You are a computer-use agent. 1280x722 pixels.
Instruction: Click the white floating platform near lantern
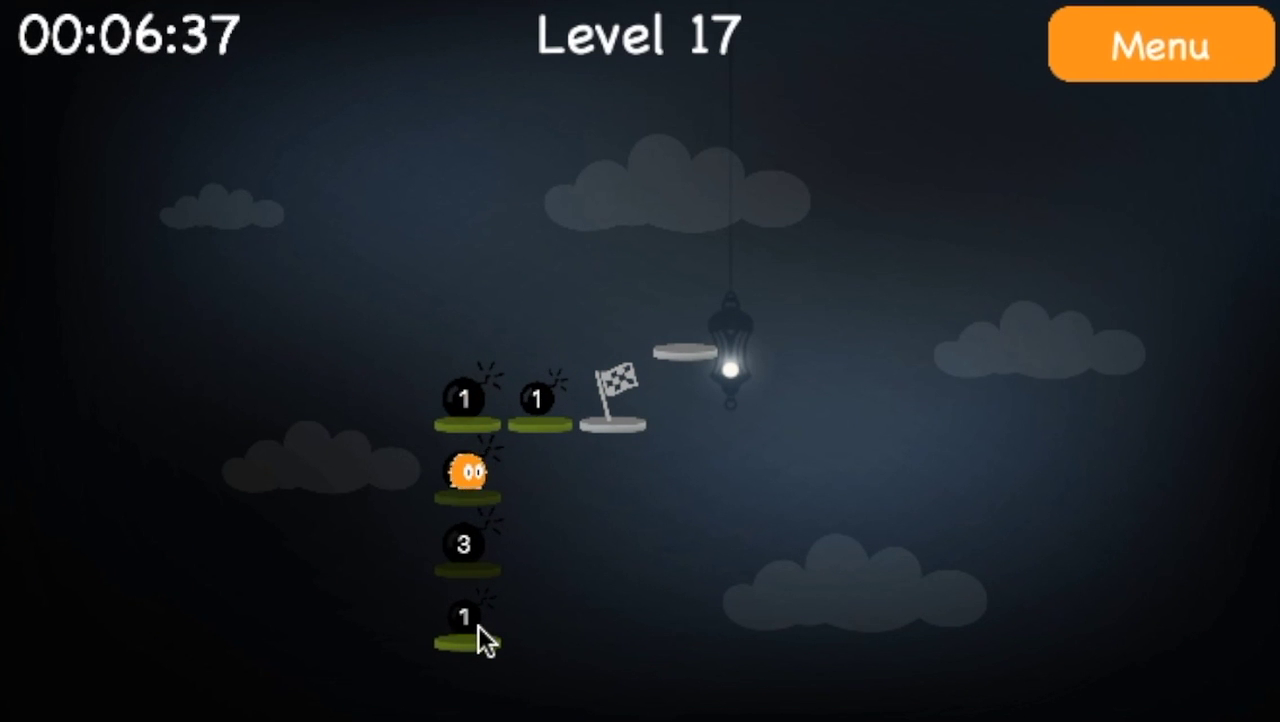point(685,350)
